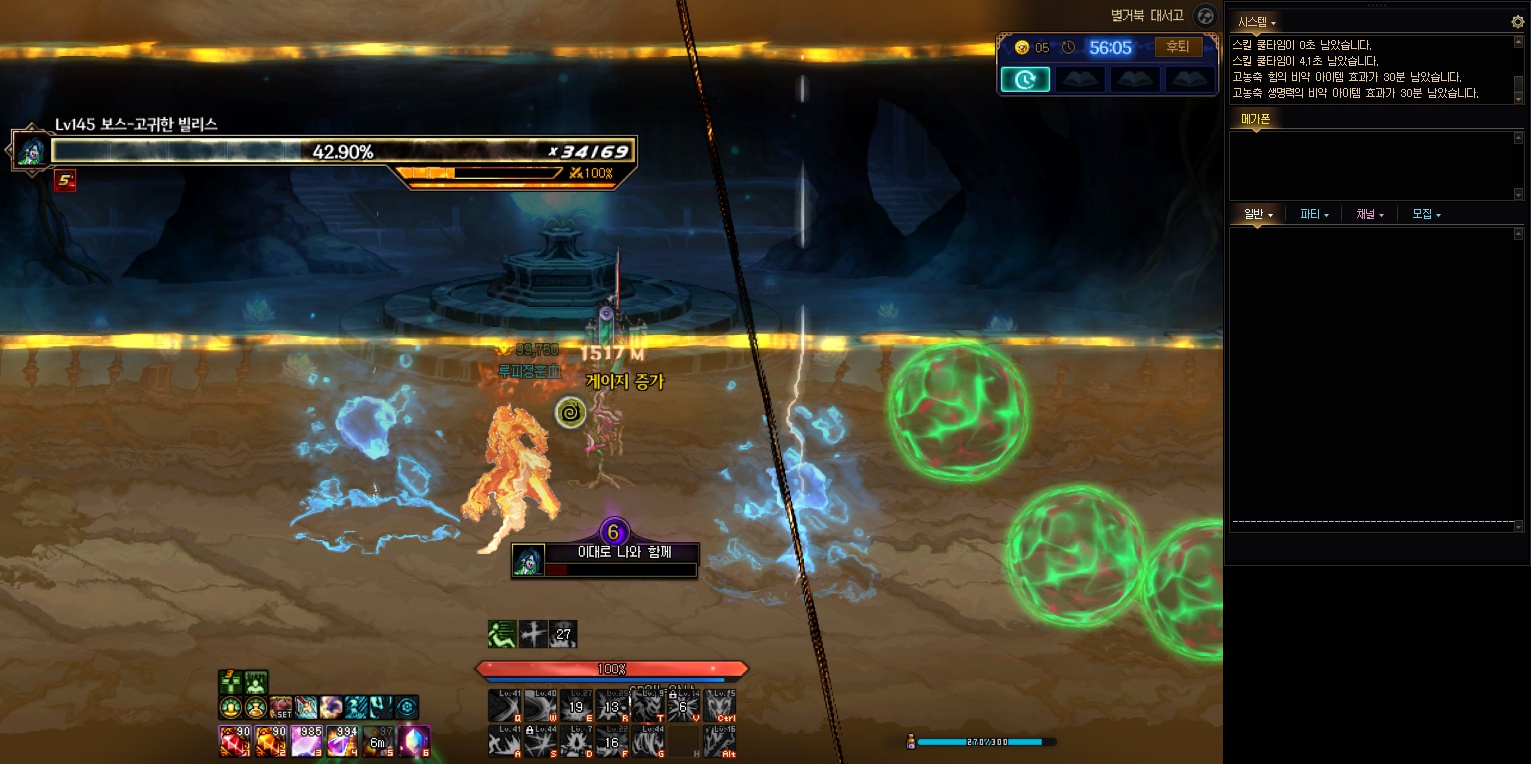Use the Alt-bound skill slot
The height and width of the screenshot is (764, 1531).
pos(720,741)
